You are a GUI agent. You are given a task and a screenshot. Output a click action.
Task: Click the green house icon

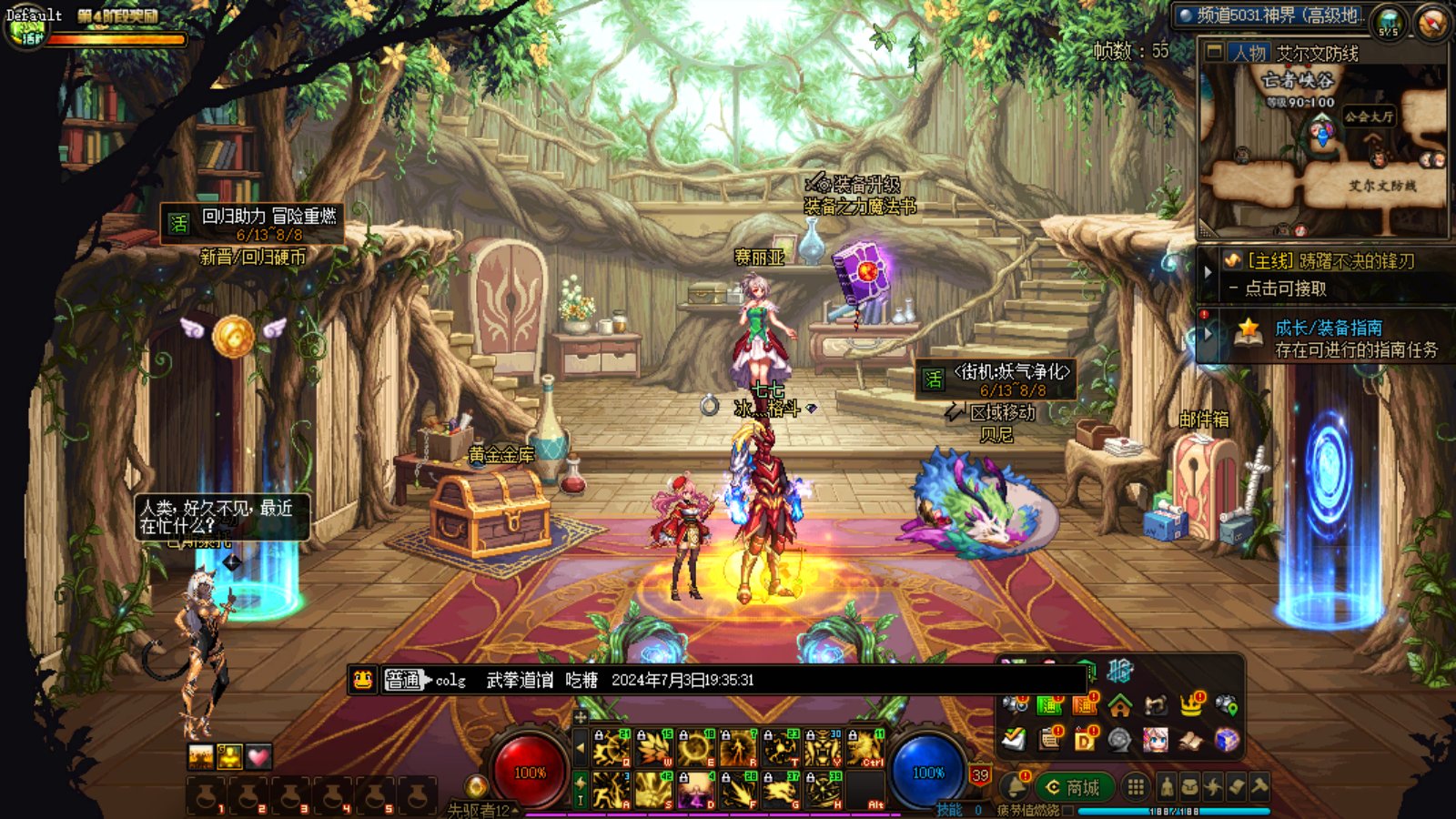pyautogui.click(x=1120, y=705)
